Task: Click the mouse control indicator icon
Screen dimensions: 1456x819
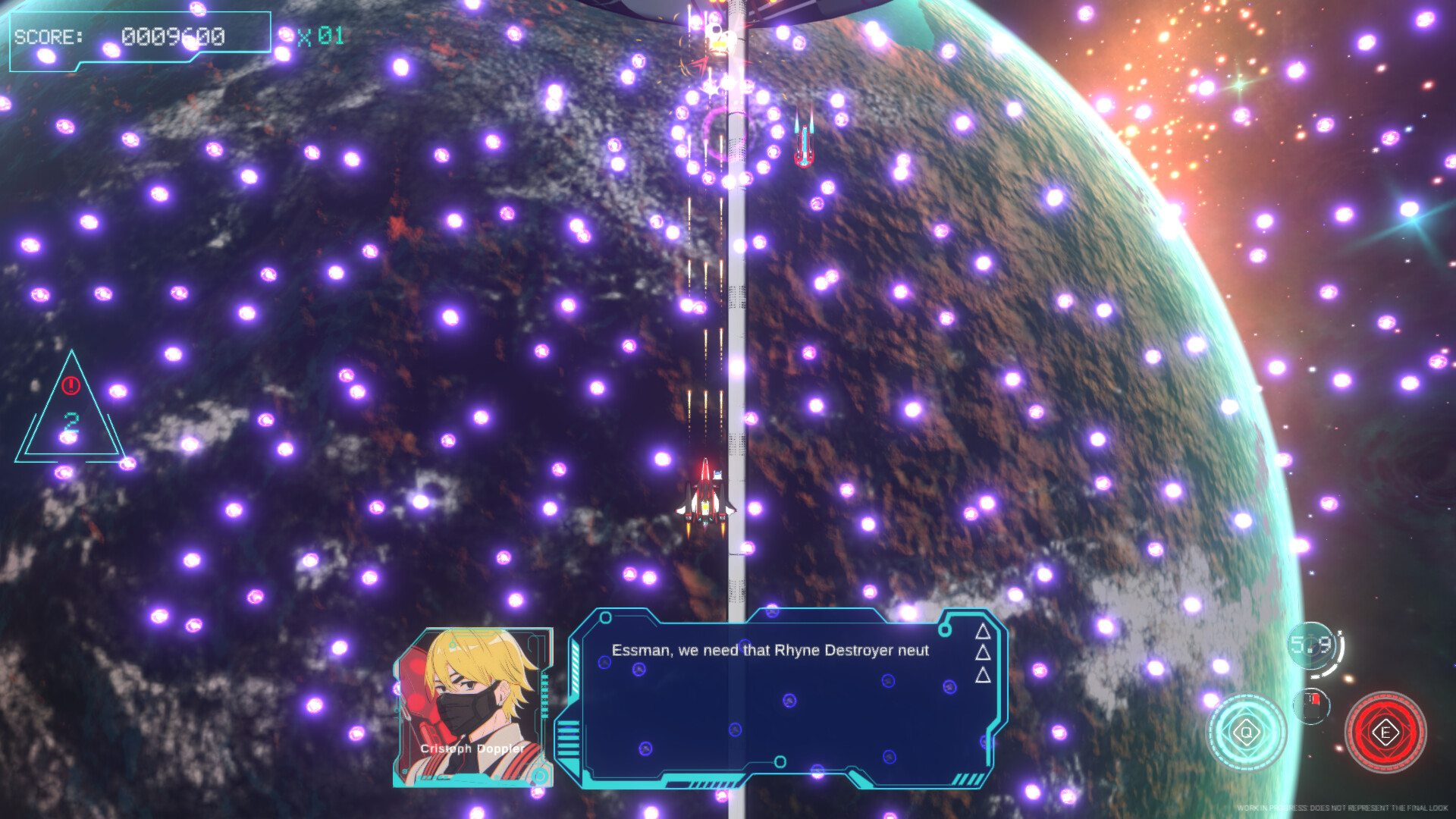Action: pos(1311,706)
